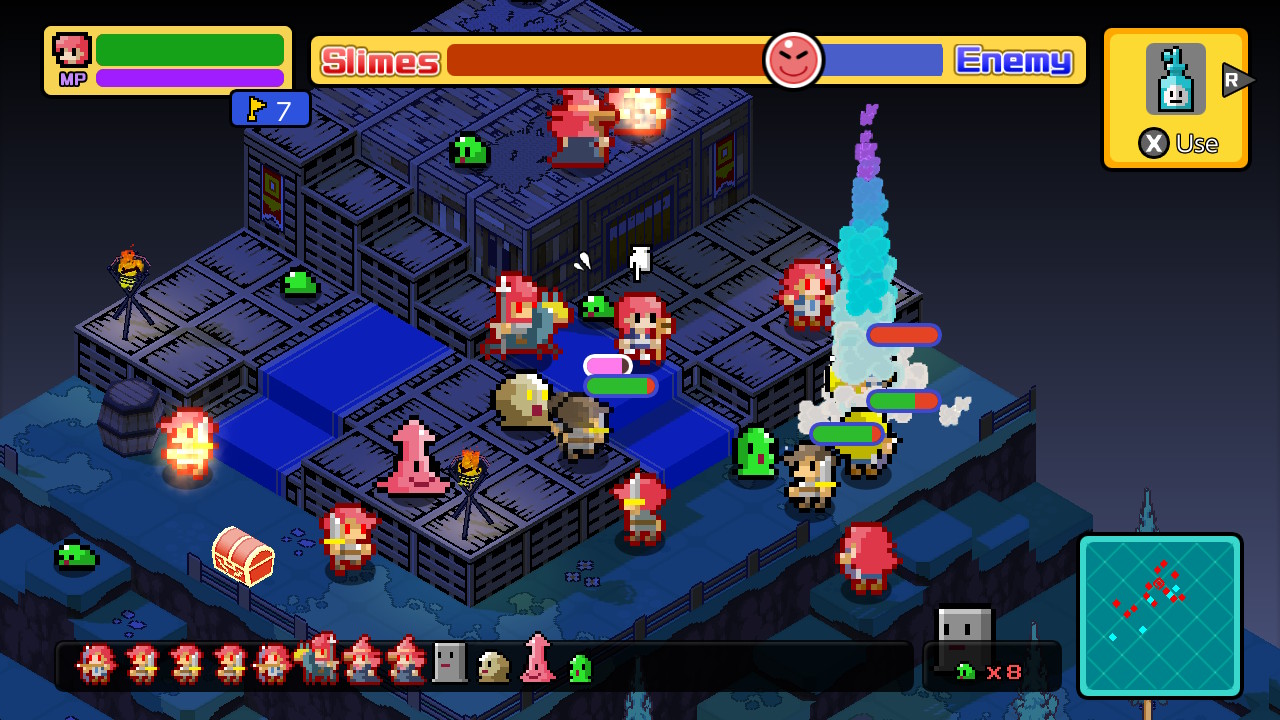Screen dimensions: 1280x720
Task: Click the Enemy label on the battle bar
Action: [x=1013, y=62]
